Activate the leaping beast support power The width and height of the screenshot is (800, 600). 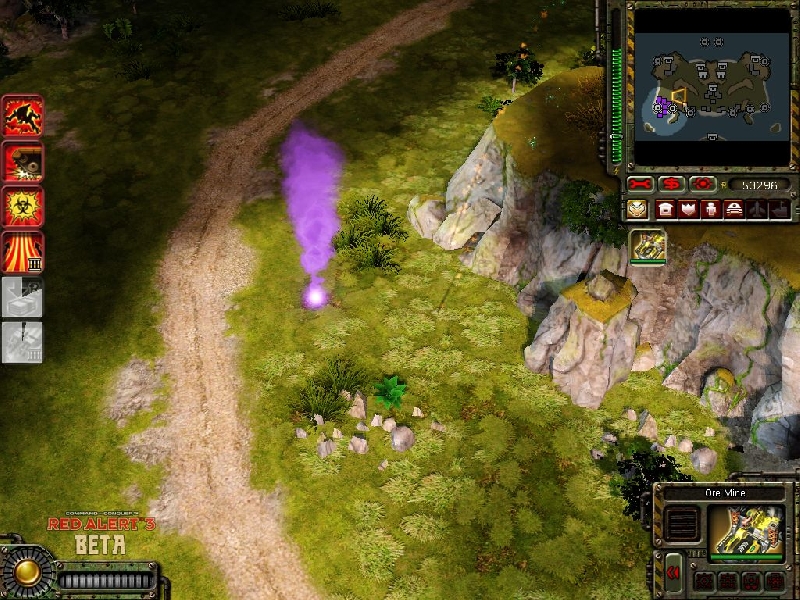(x=21, y=116)
